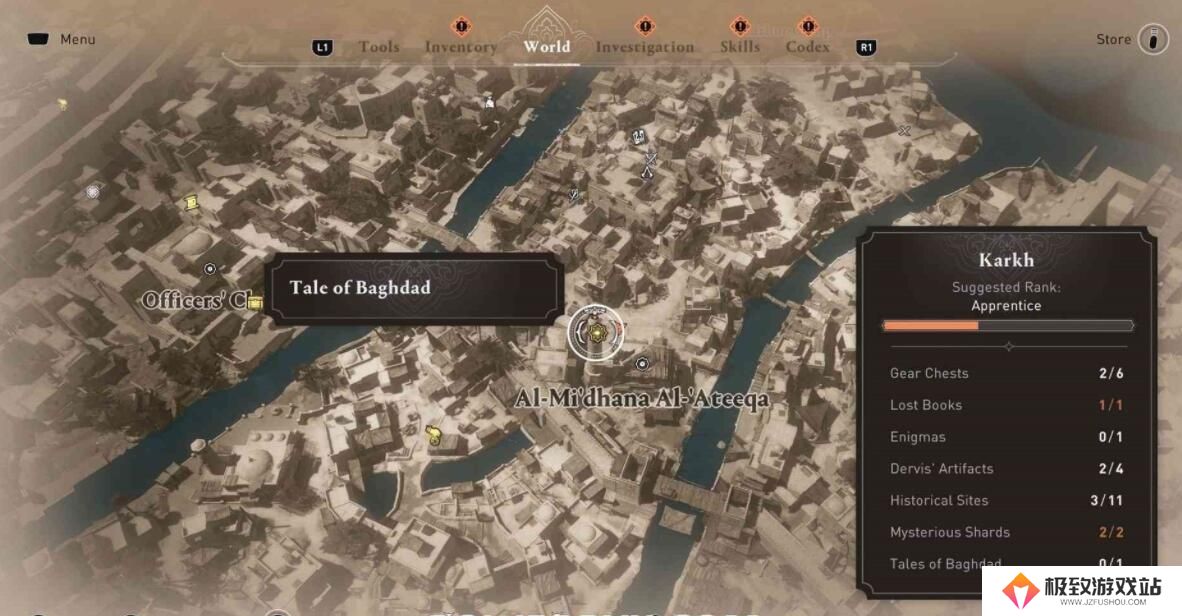The width and height of the screenshot is (1182, 616).
Task: Select the yellow scroll map marker
Action: pos(191,202)
